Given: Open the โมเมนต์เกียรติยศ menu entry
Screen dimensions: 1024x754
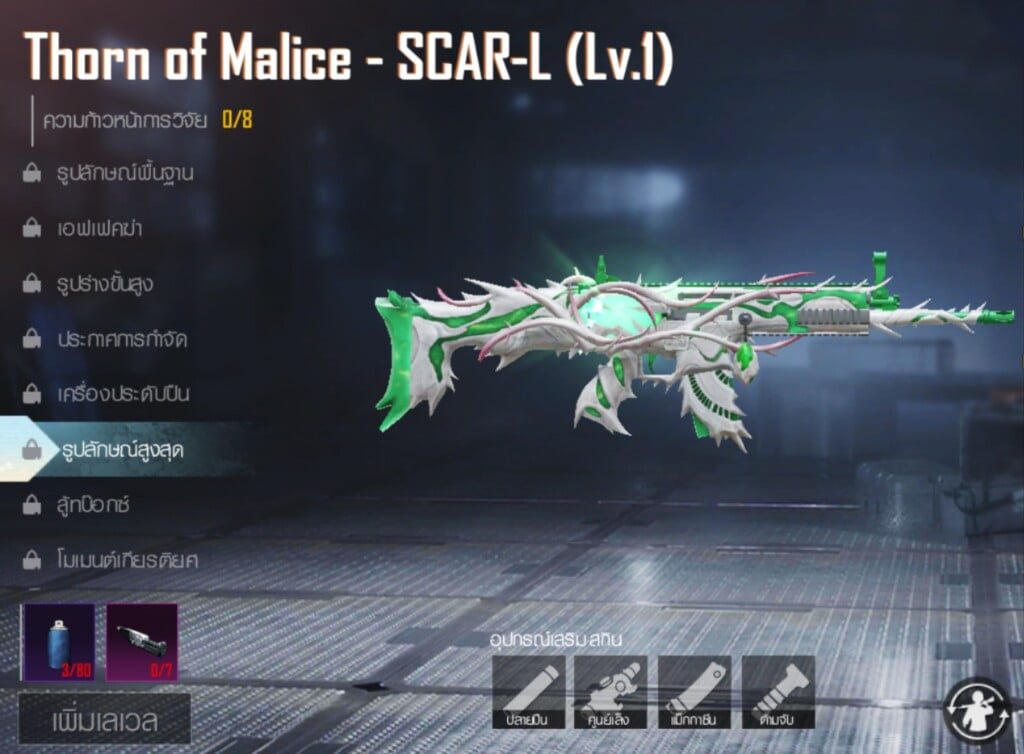Looking at the screenshot, I should [126, 559].
